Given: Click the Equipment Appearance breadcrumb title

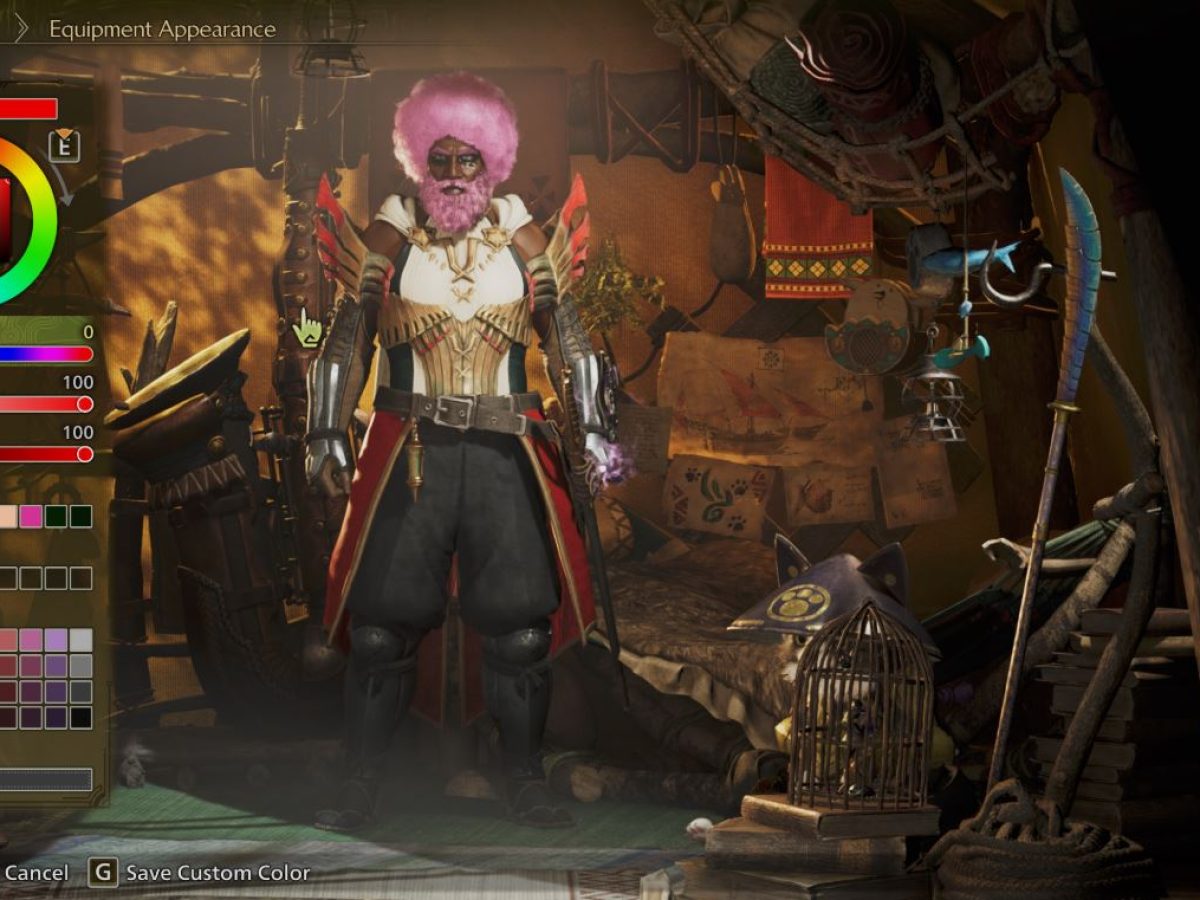Looking at the screenshot, I should coord(162,29).
